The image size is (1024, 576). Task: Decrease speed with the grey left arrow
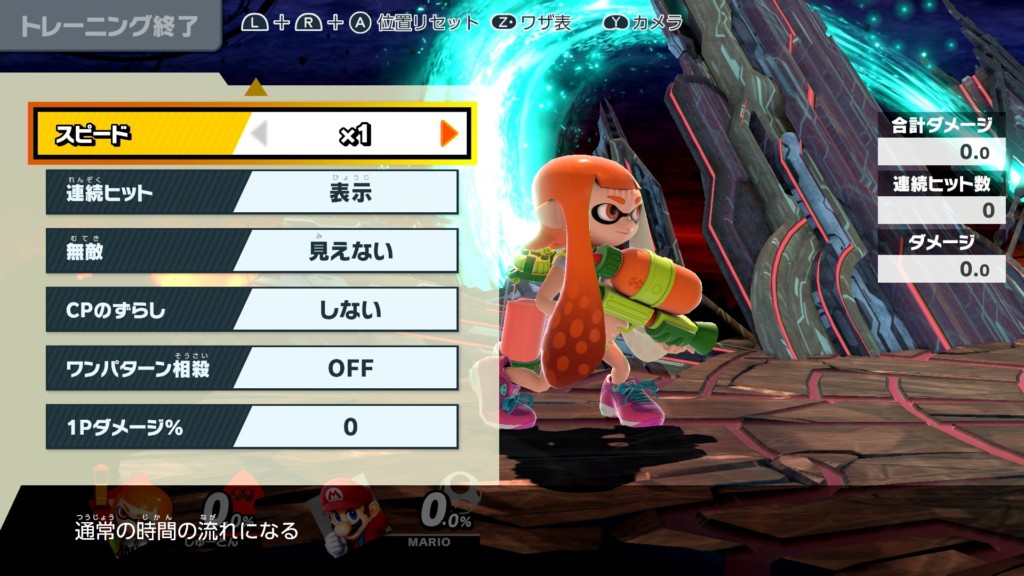(x=259, y=133)
